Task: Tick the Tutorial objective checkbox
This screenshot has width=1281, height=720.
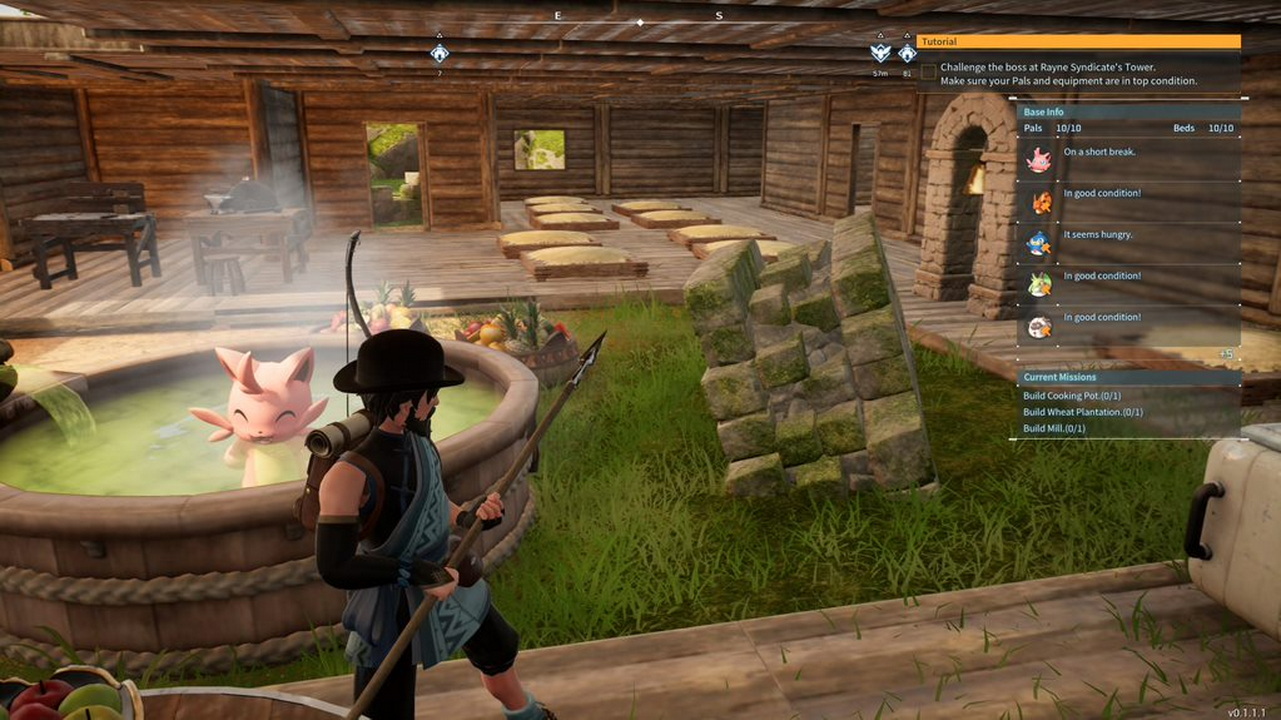Action: 930,72
